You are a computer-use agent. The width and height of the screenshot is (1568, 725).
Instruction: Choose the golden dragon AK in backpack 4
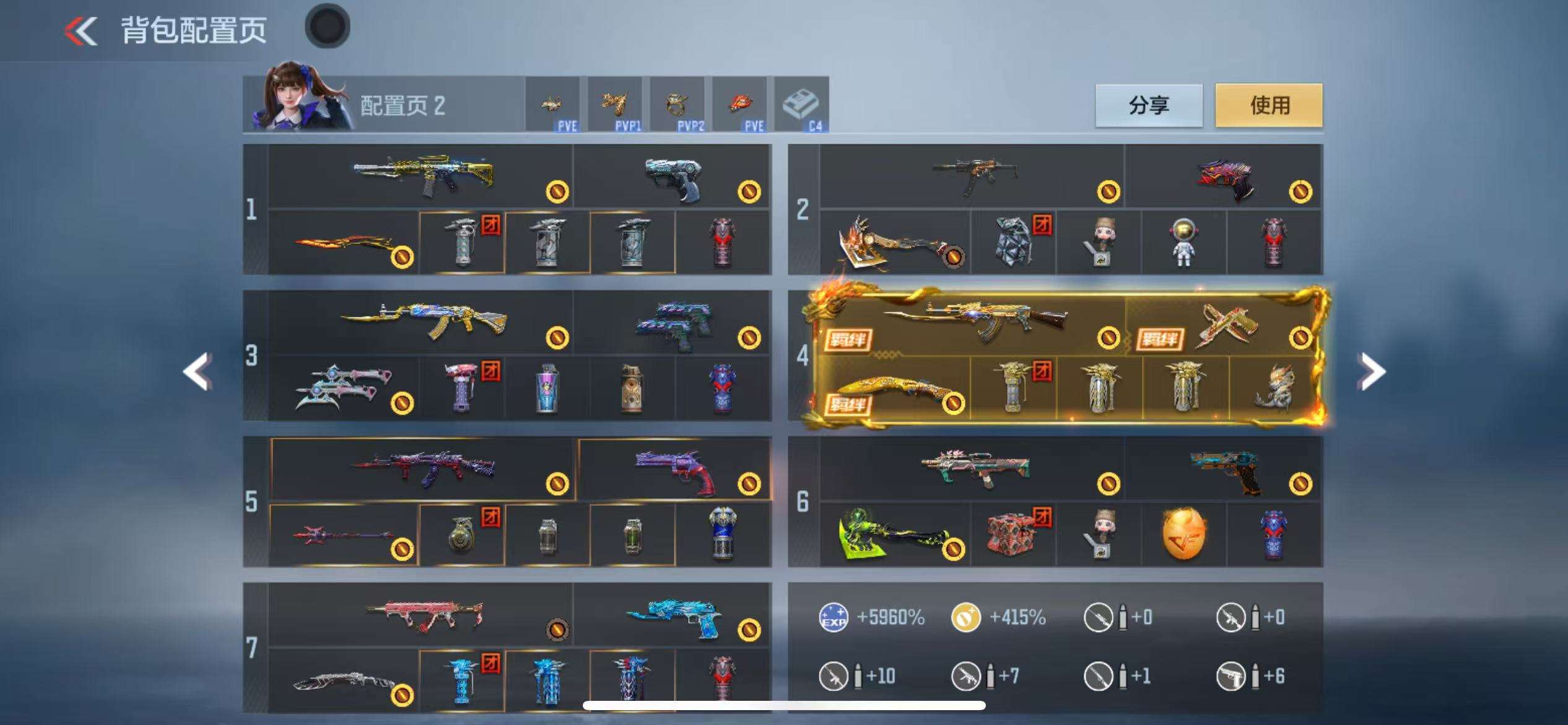pos(975,322)
